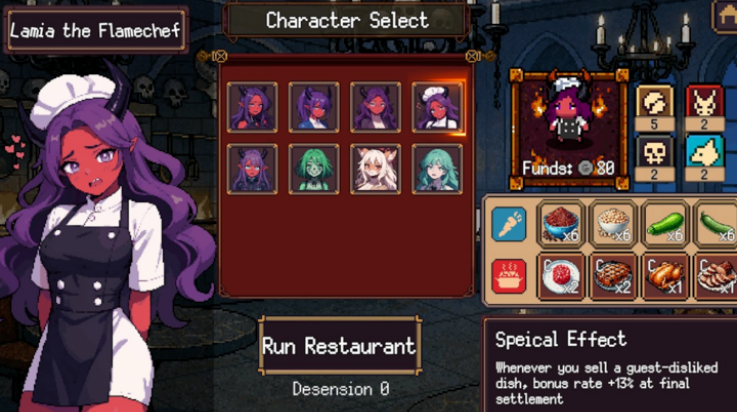Select the white beans bowl ingredient
737x412 pixels.
(614, 224)
